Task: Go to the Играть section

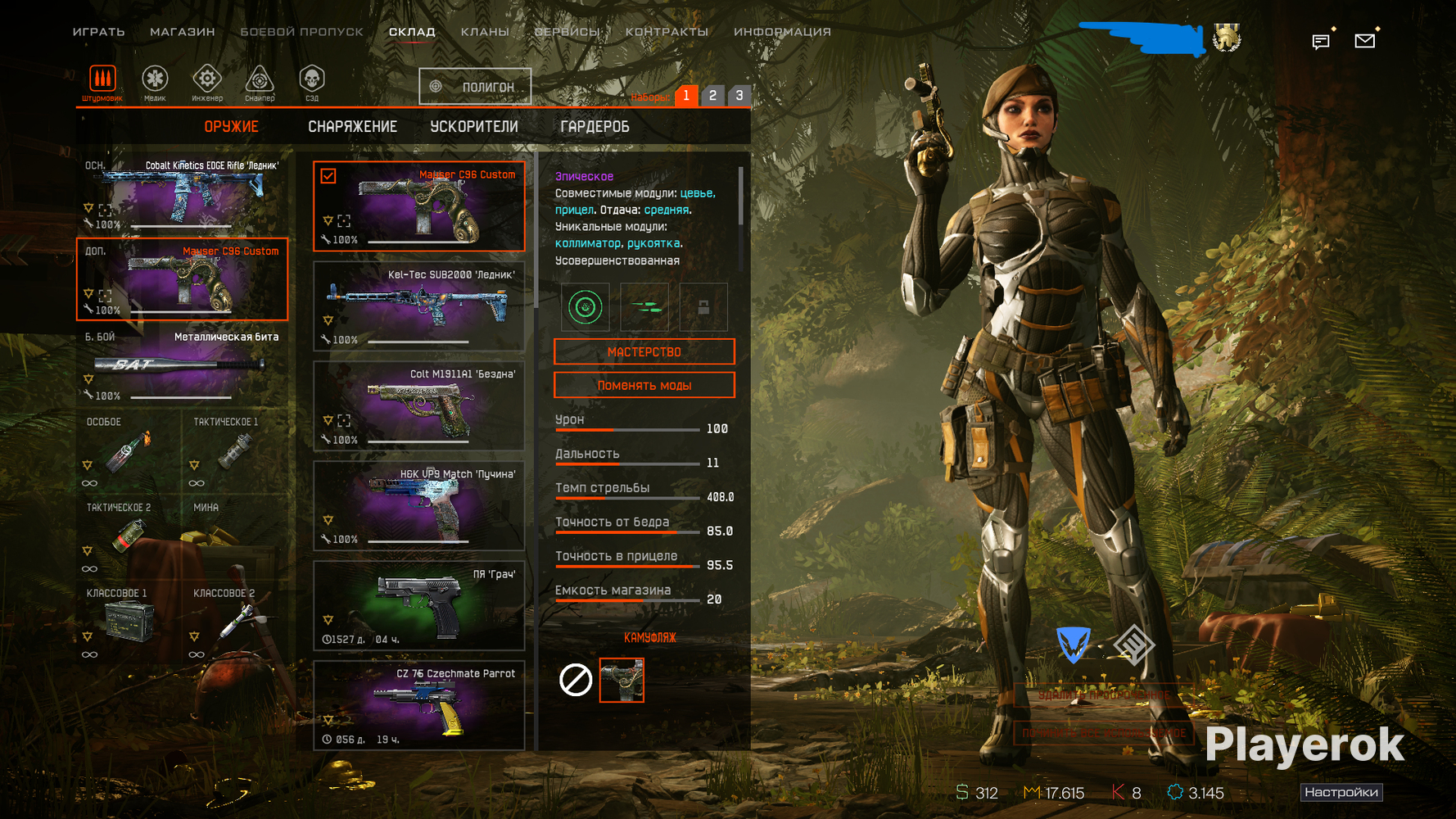Action: [x=98, y=32]
